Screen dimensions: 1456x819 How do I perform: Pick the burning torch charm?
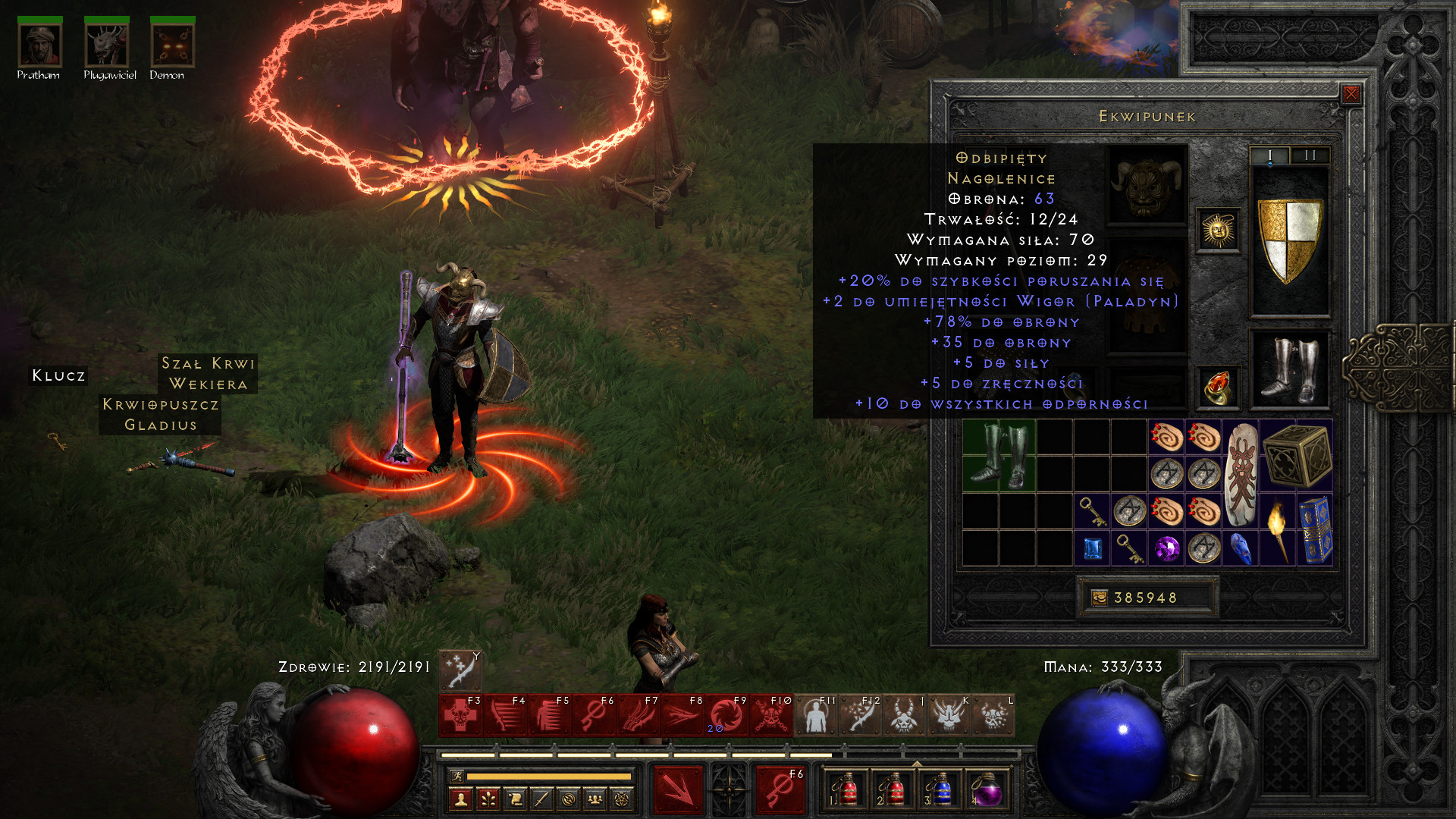[1278, 530]
